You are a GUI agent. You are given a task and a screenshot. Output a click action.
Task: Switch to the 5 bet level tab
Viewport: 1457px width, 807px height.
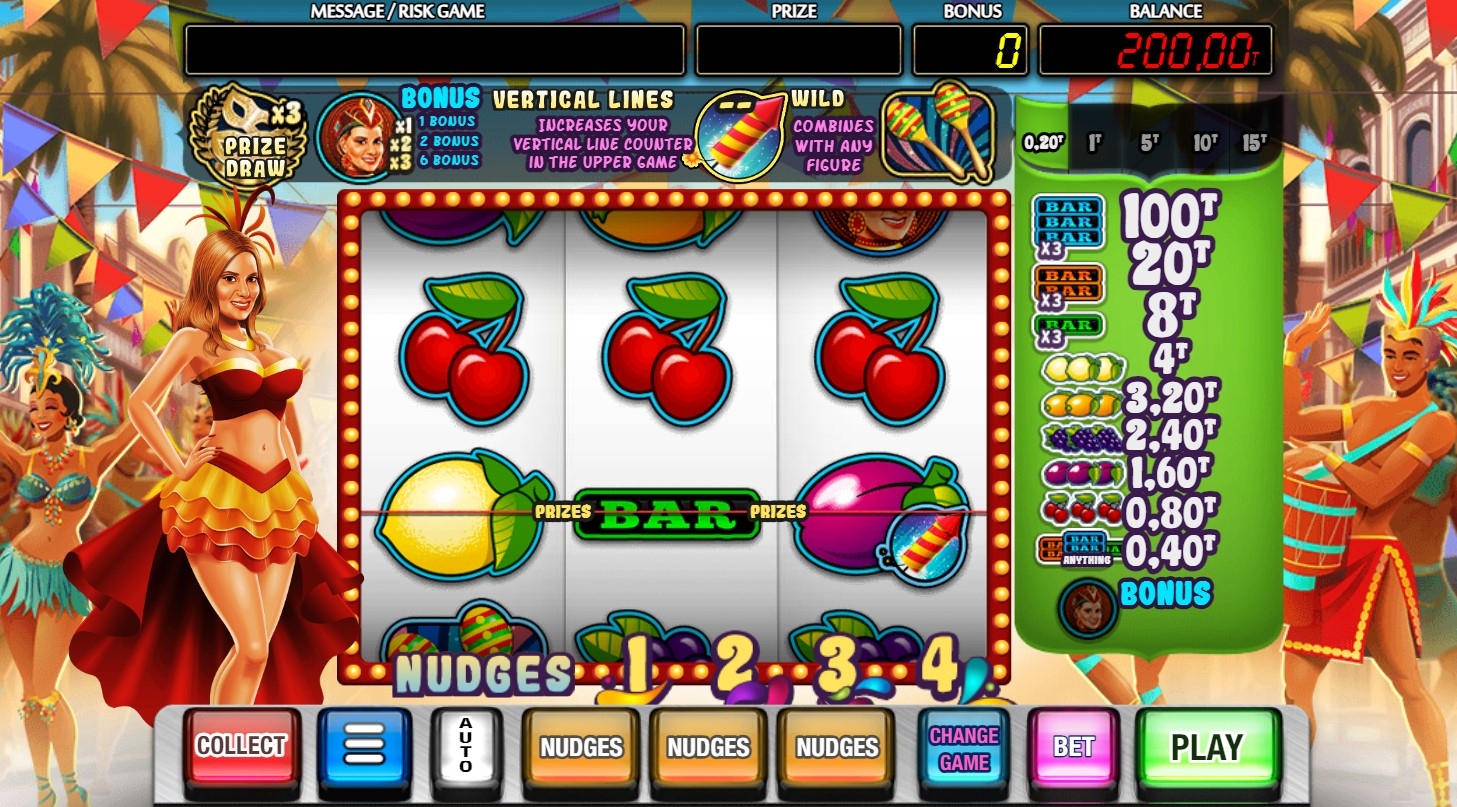[1150, 142]
